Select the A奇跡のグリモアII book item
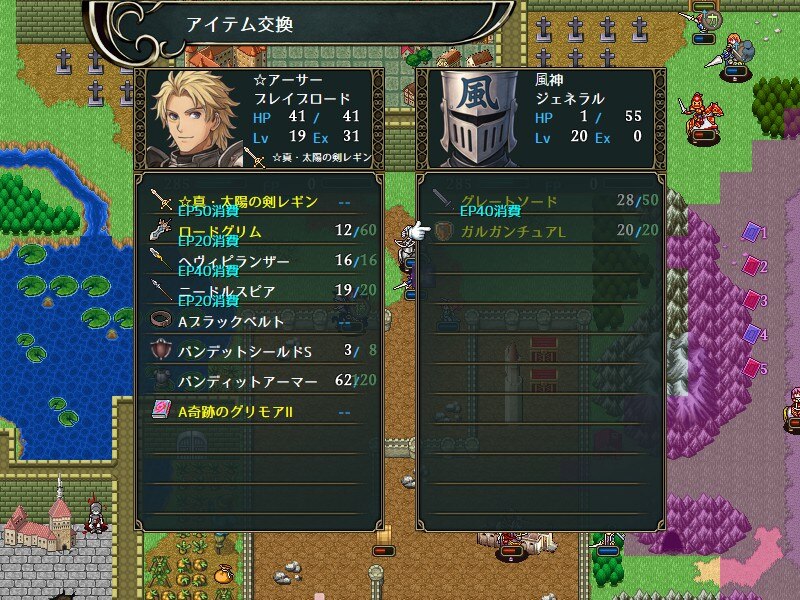The image size is (800, 600). point(258,411)
